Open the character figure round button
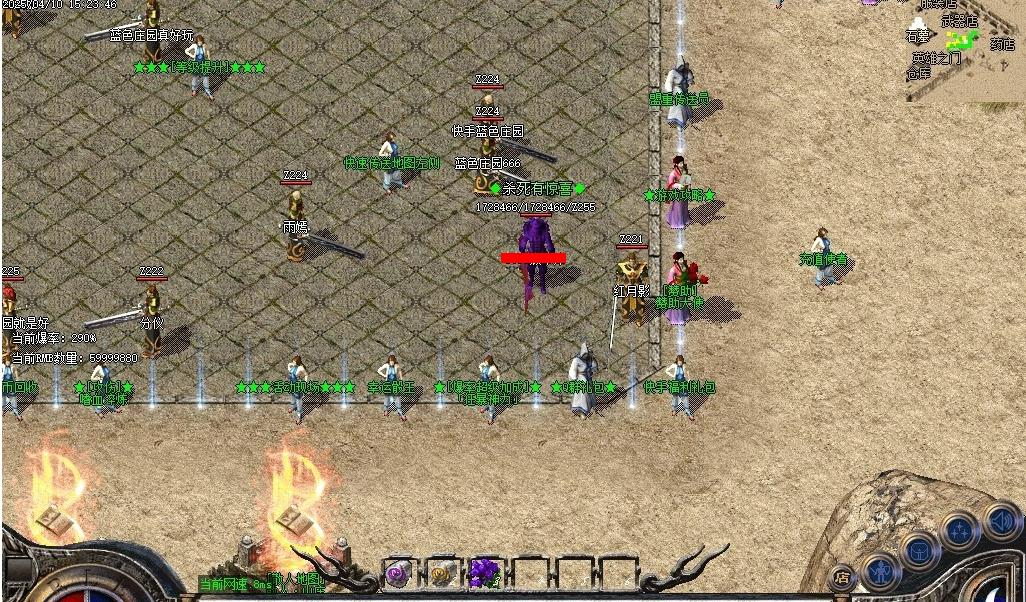The width and height of the screenshot is (1026, 602). (x=881, y=570)
